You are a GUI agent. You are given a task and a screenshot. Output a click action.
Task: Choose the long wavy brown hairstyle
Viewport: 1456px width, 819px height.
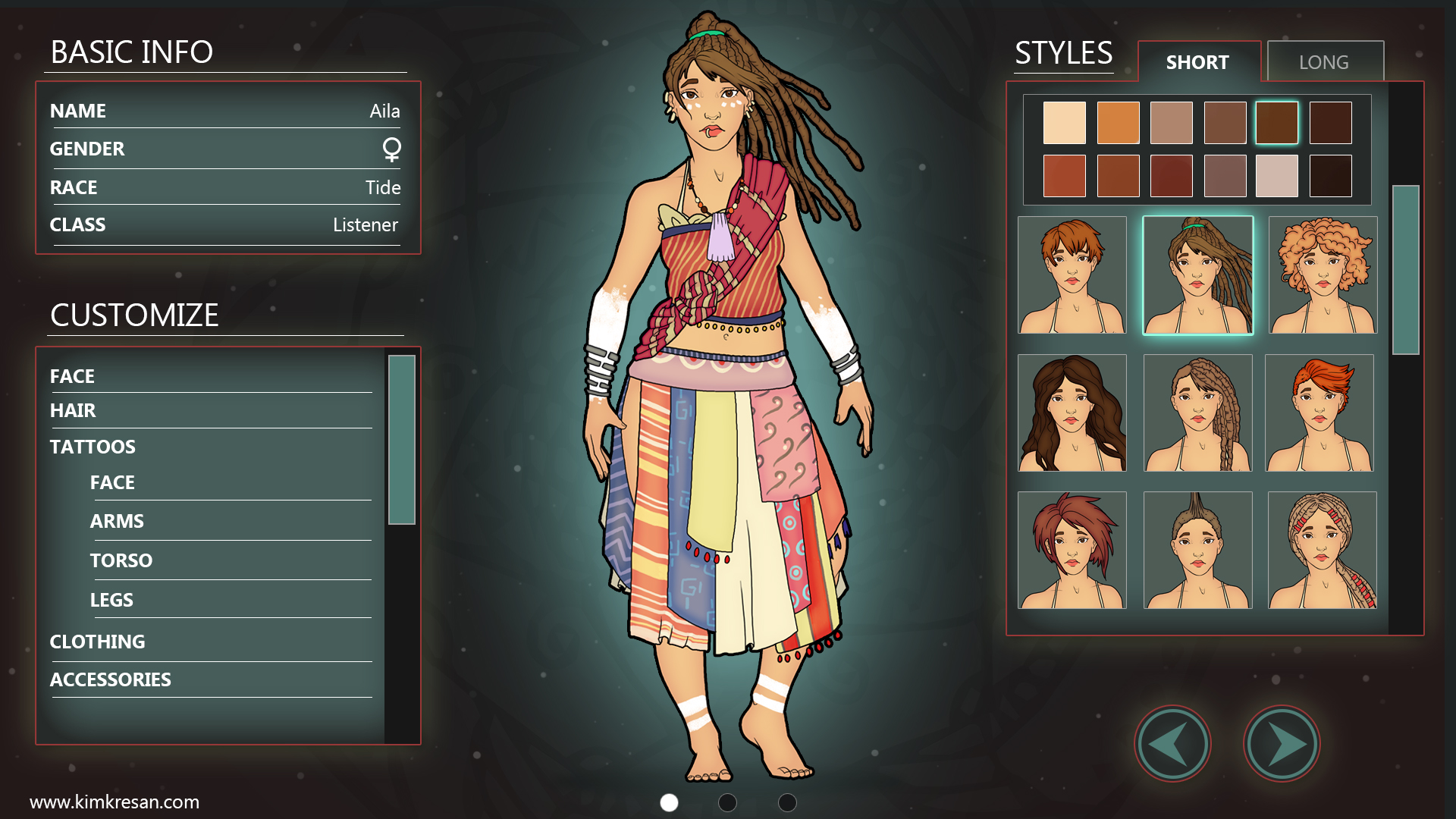pos(1072,413)
